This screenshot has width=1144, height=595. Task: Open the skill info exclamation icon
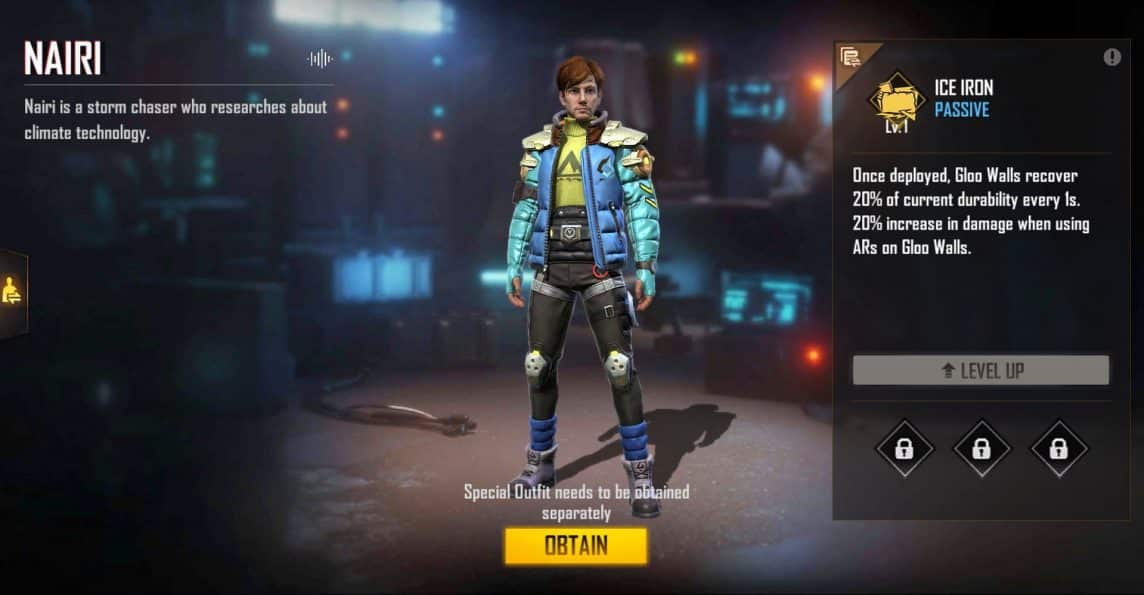pos(1112,57)
